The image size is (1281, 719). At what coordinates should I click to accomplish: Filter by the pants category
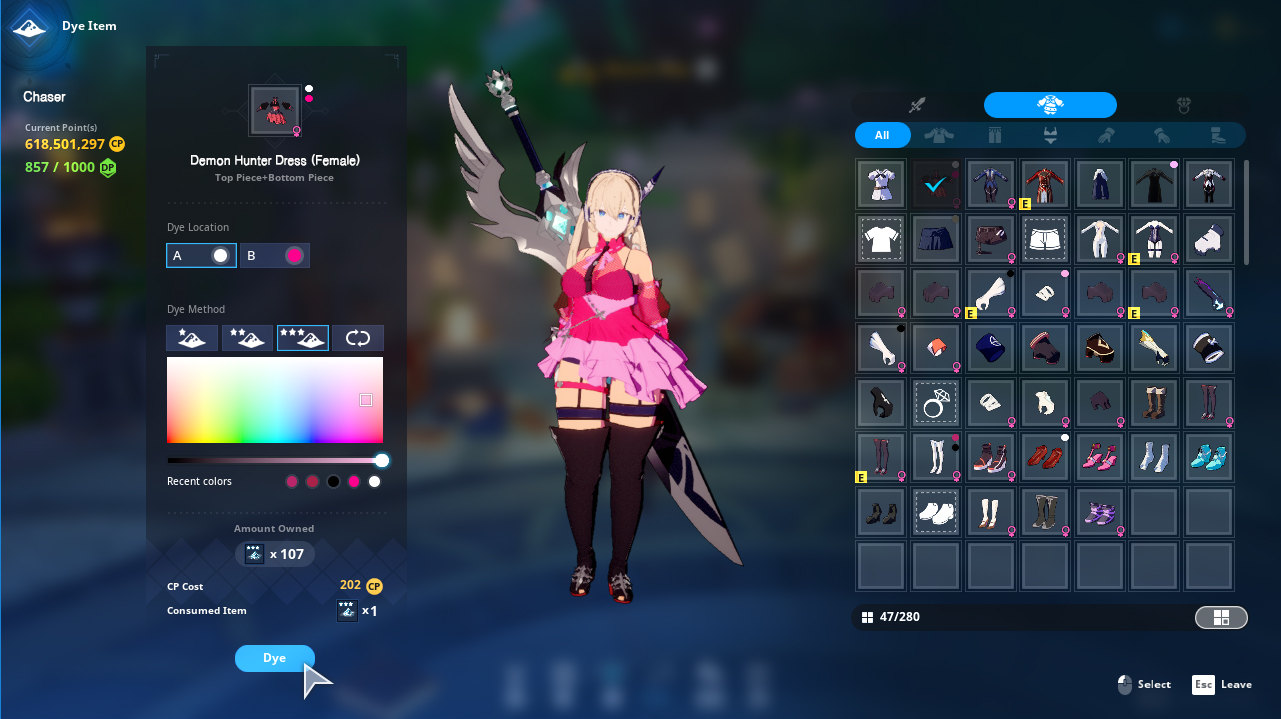pyautogui.click(x=994, y=135)
